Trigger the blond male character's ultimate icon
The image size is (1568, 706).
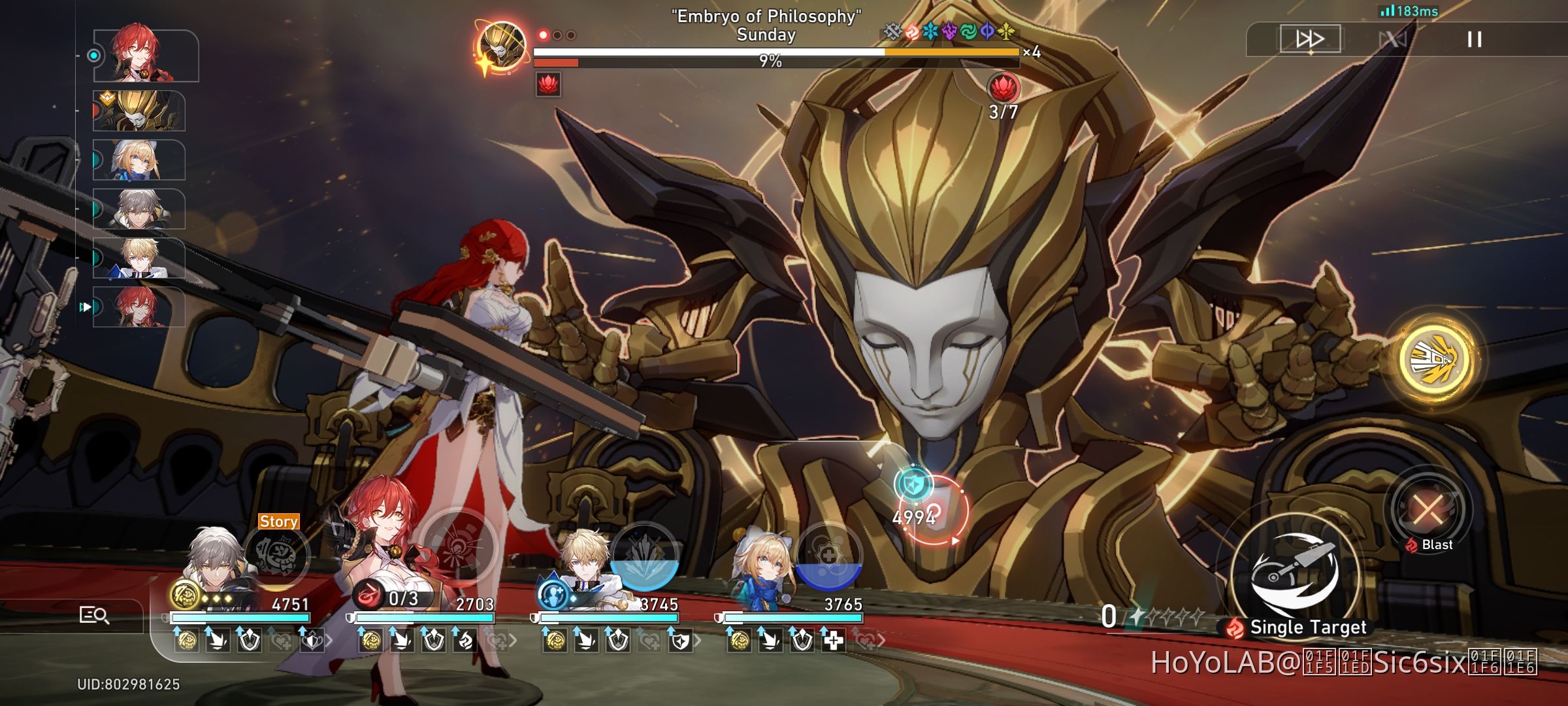pos(644,556)
